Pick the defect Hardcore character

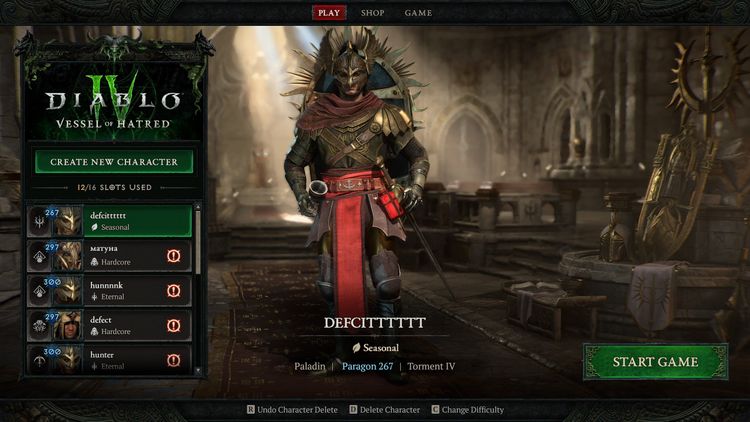(x=110, y=325)
